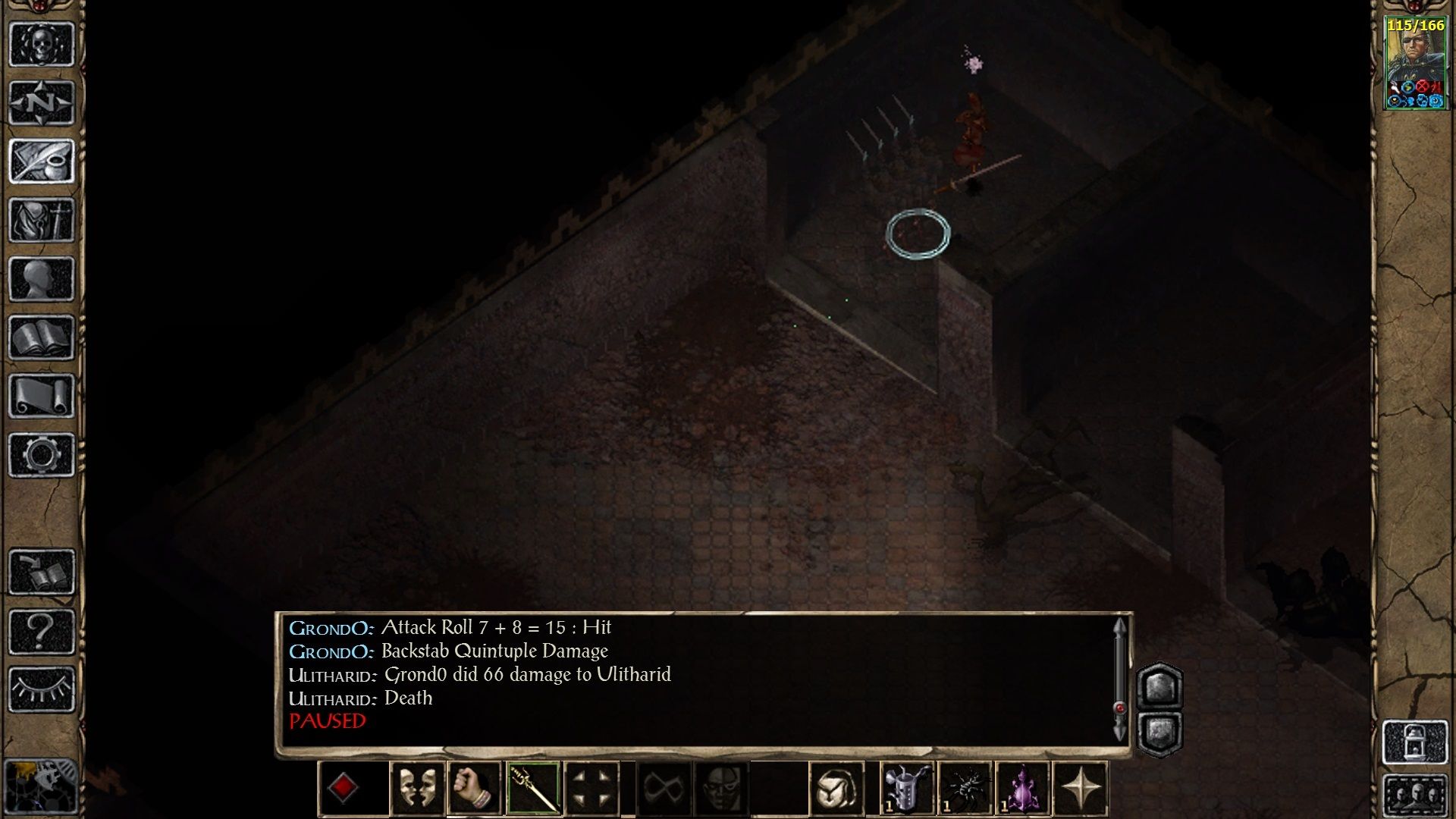Viewport: 1456px width, 819px height.
Task: Open game options with the gear icon
Action: point(42,453)
